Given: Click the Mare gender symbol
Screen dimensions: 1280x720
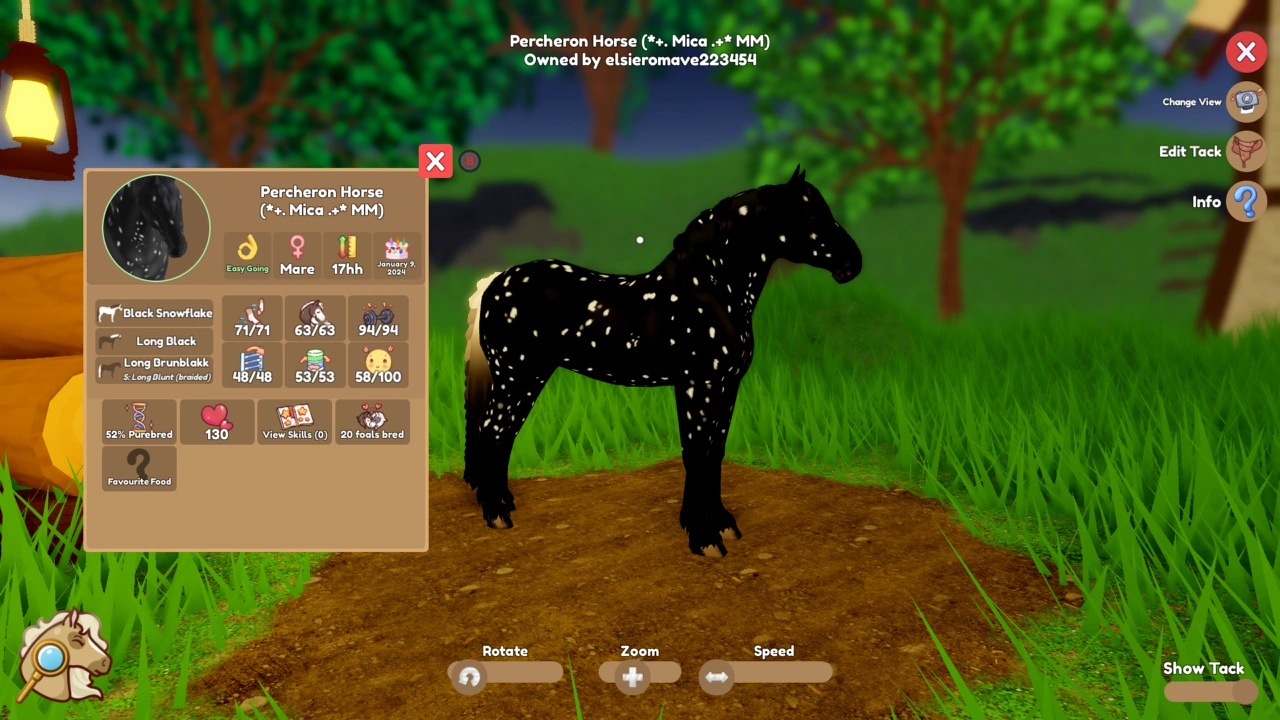Looking at the screenshot, I should [x=297, y=255].
